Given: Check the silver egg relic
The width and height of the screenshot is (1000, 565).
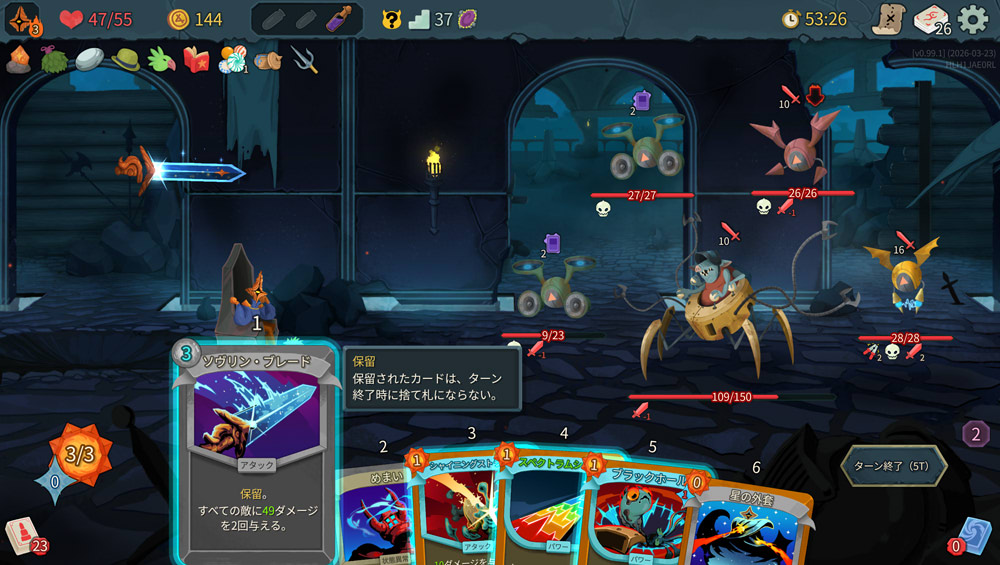Looking at the screenshot, I should 90,59.
